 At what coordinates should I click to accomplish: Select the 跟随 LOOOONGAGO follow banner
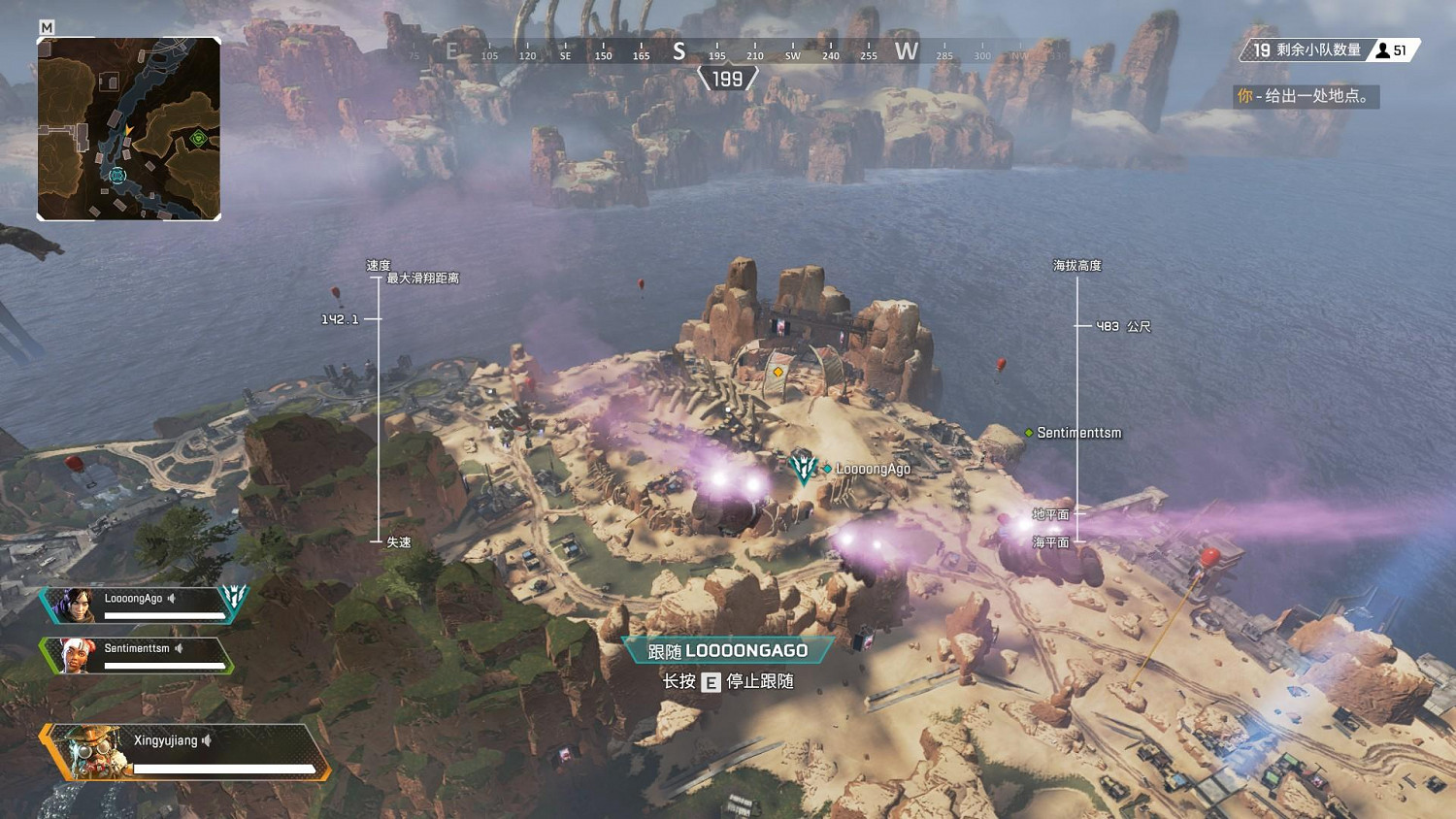[x=726, y=651]
